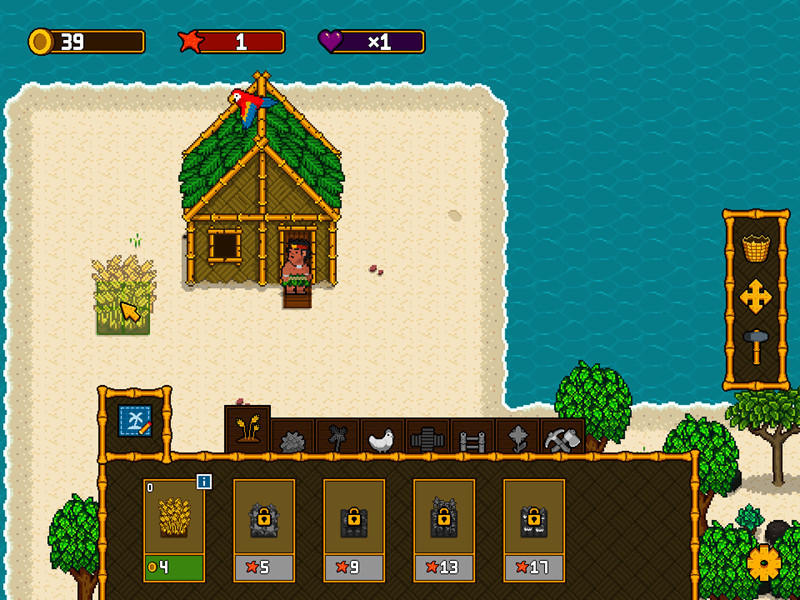This screenshot has height=600, width=800.
Task: Select the hammer and pickaxe tools tab
Action: 562,438
